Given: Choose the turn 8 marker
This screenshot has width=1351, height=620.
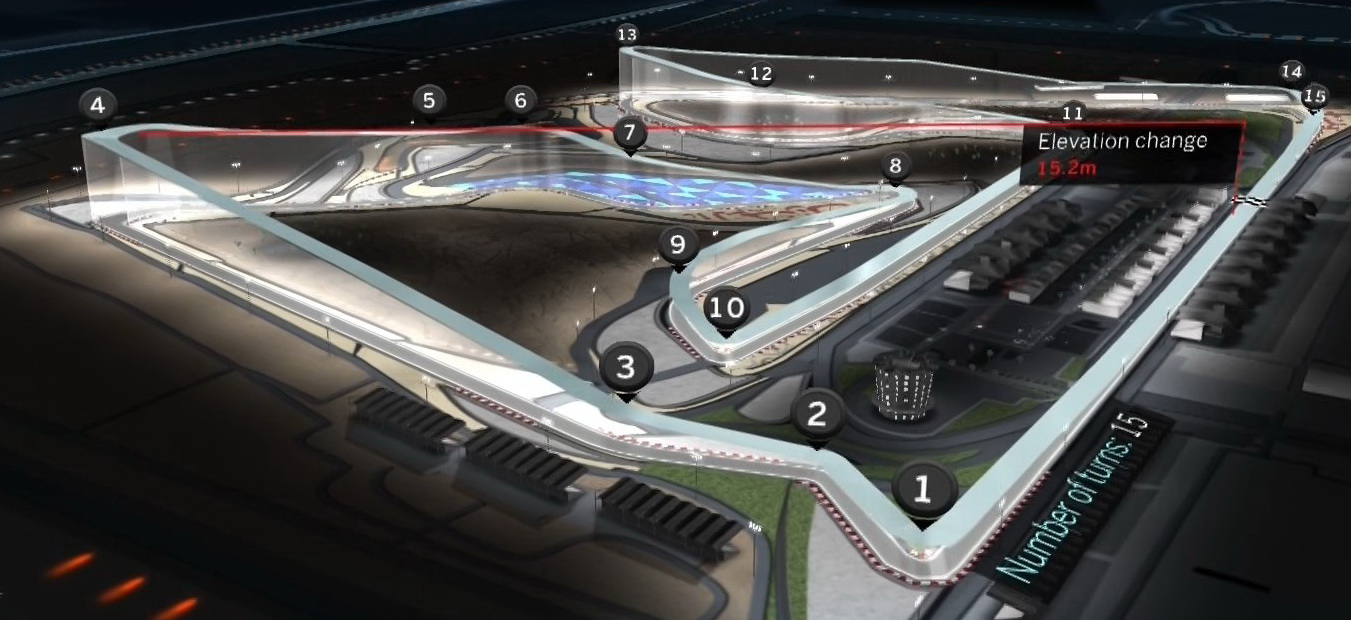Looking at the screenshot, I should point(895,166).
